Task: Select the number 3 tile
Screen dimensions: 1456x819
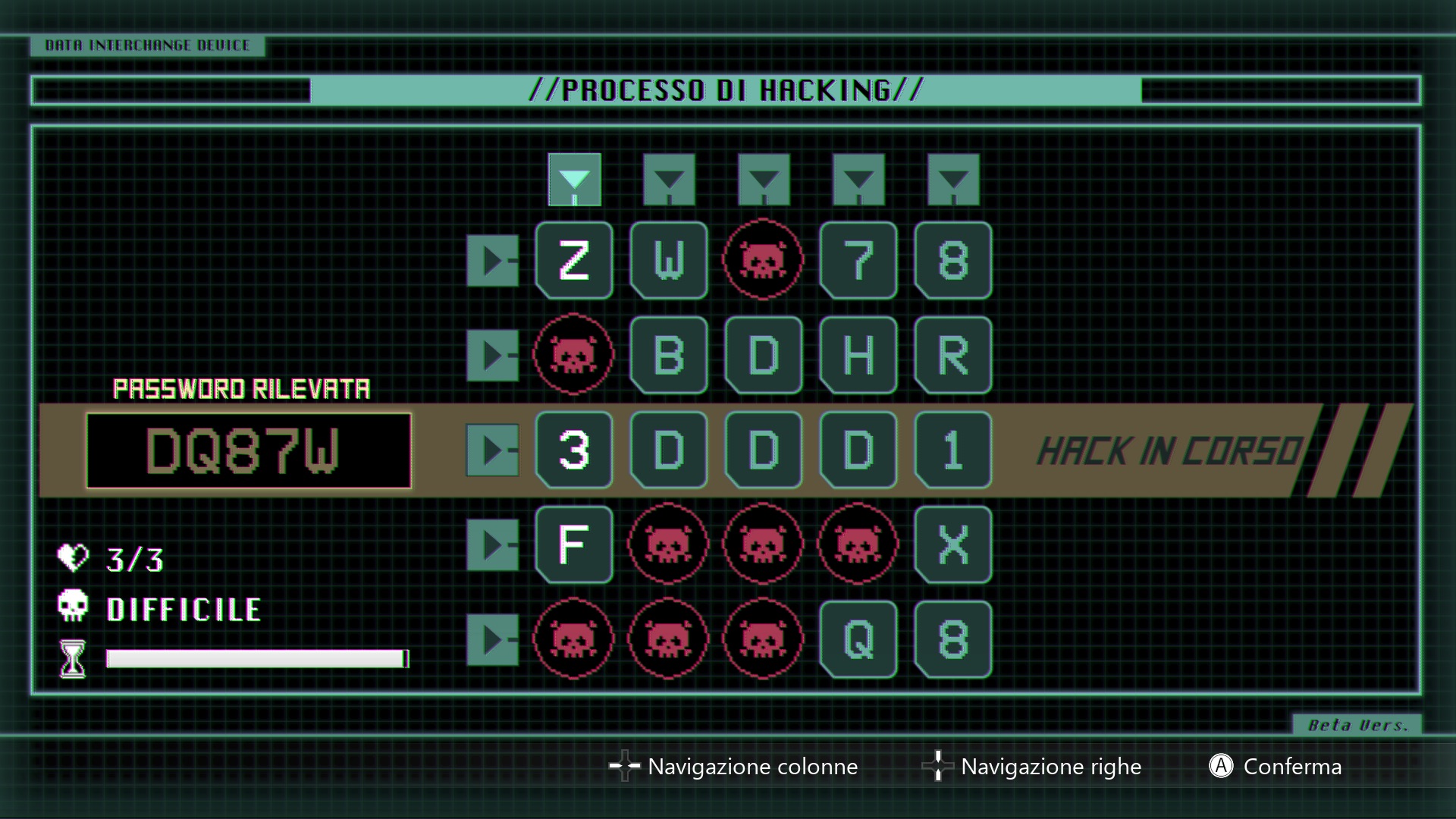Action: point(574,450)
